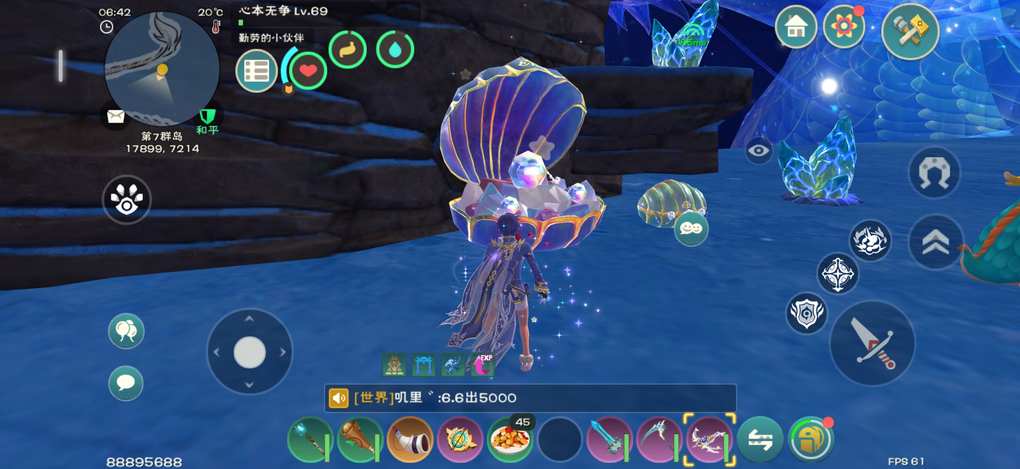
Task: Select the blue sword hotbar slot
Action: tap(610, 439)
